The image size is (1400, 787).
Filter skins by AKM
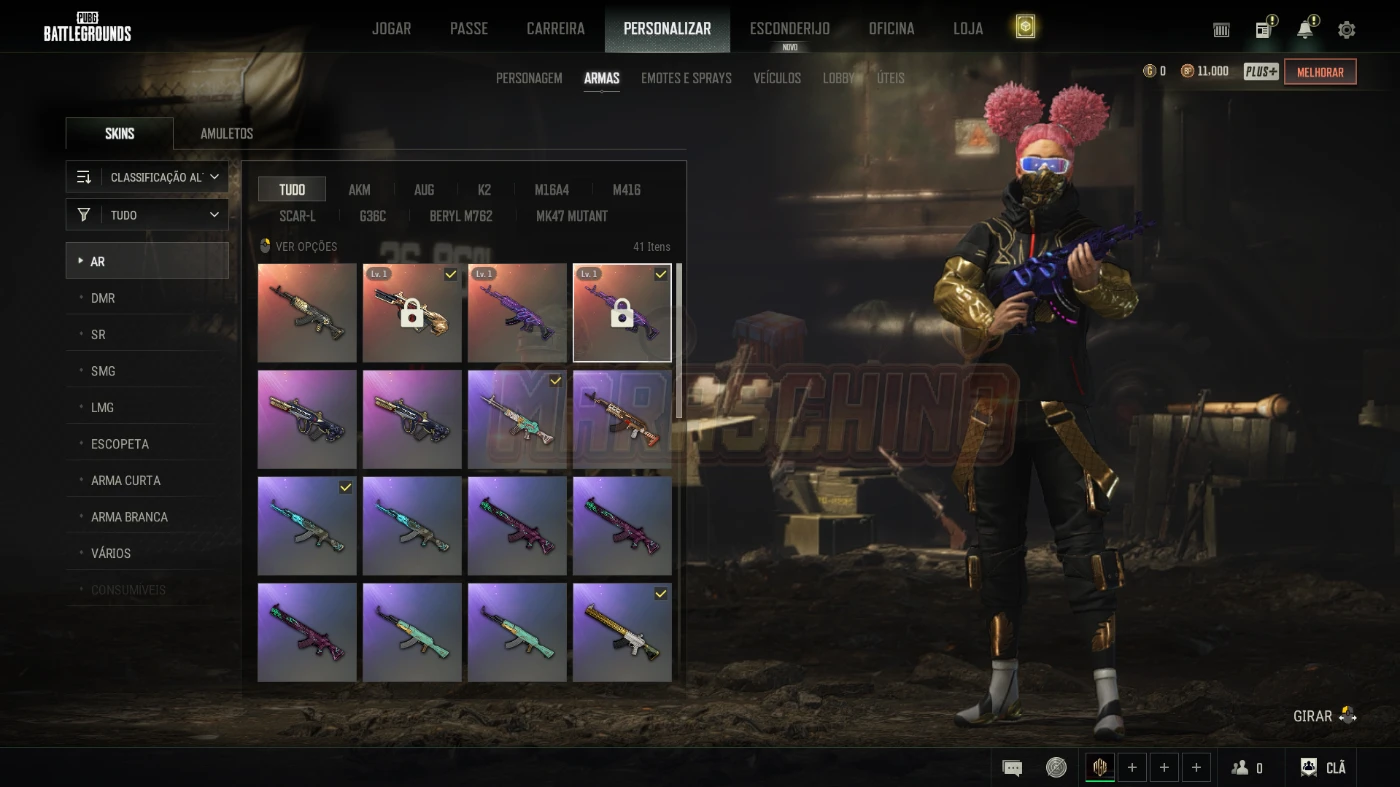point(359,190)
